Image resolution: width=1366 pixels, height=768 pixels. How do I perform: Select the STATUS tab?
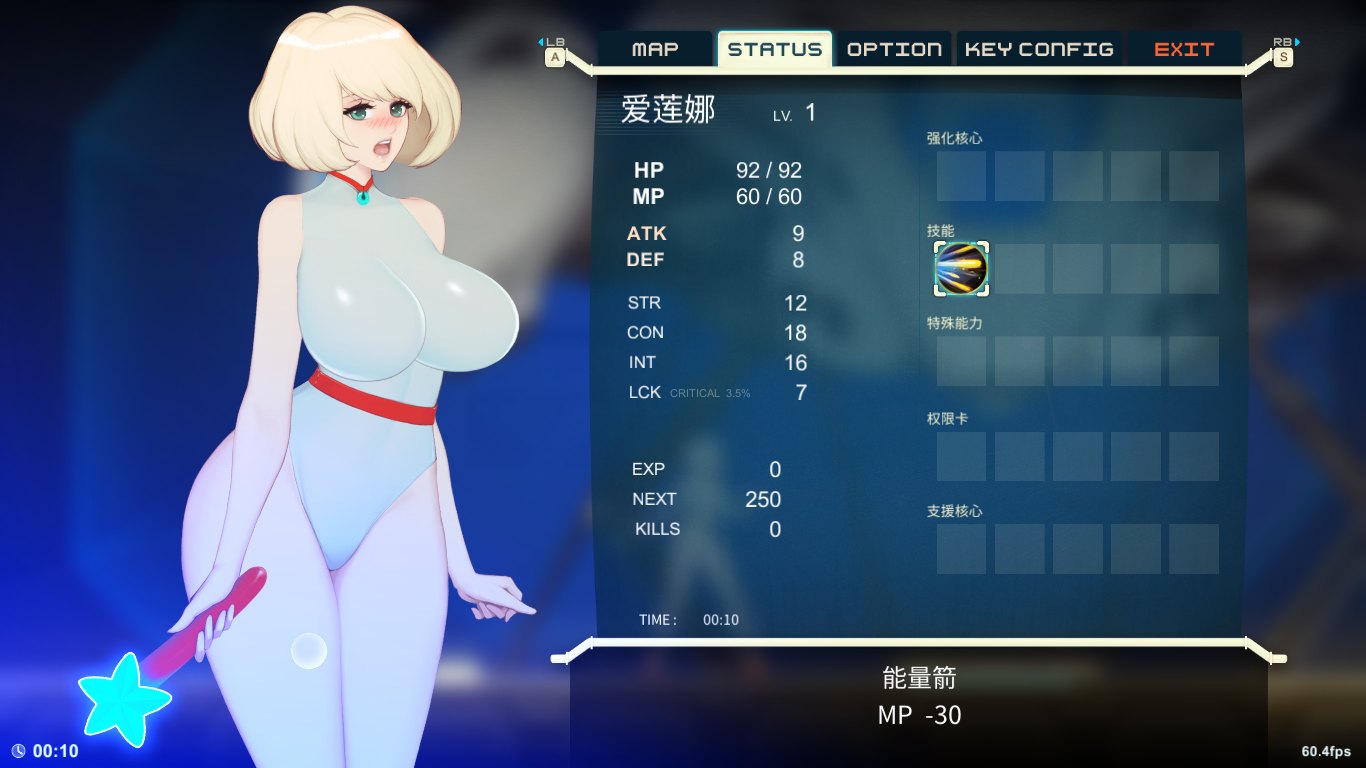pos(774,49)
